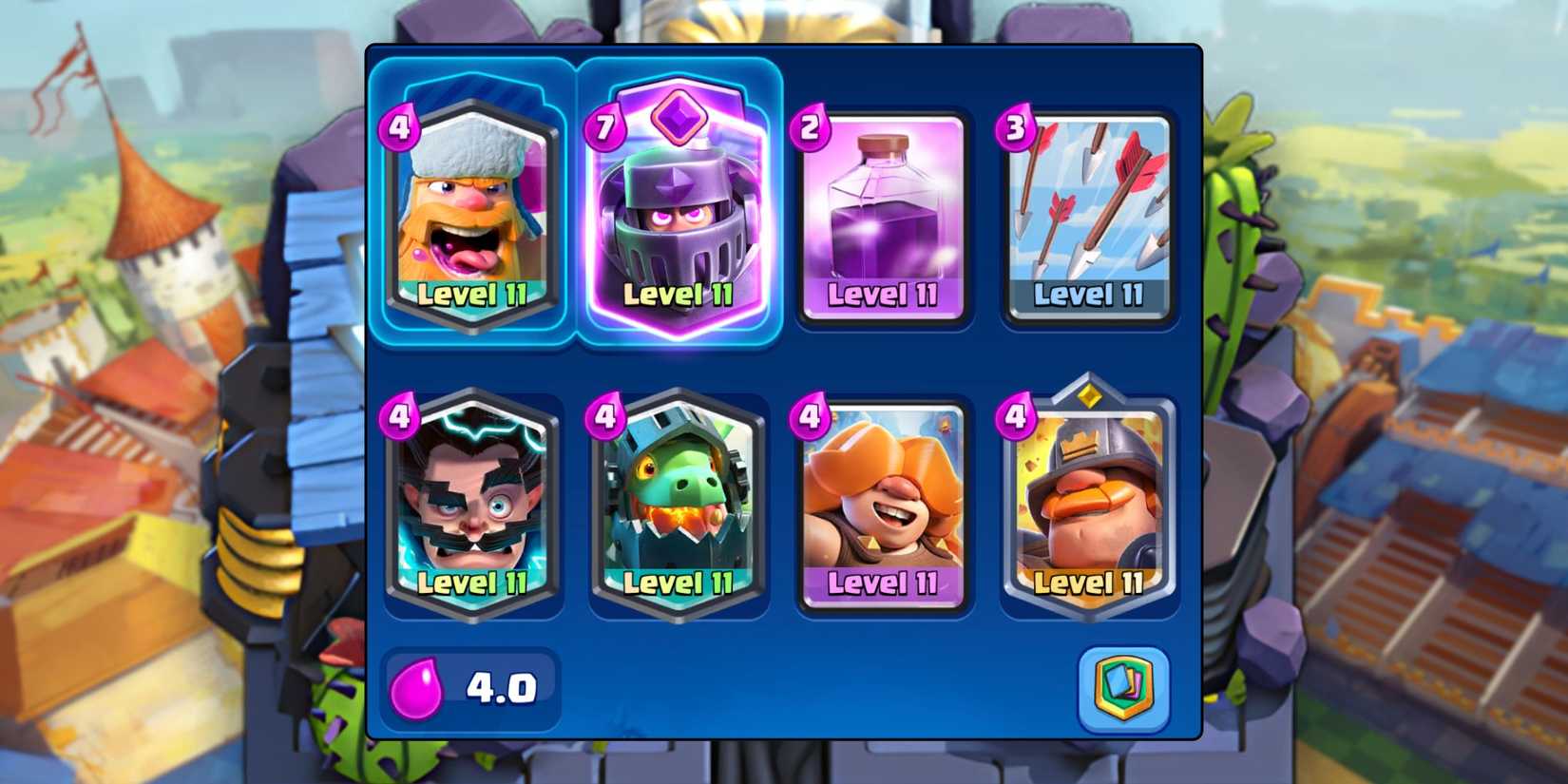Open the Valkyrie card

(x=884, y=499)
